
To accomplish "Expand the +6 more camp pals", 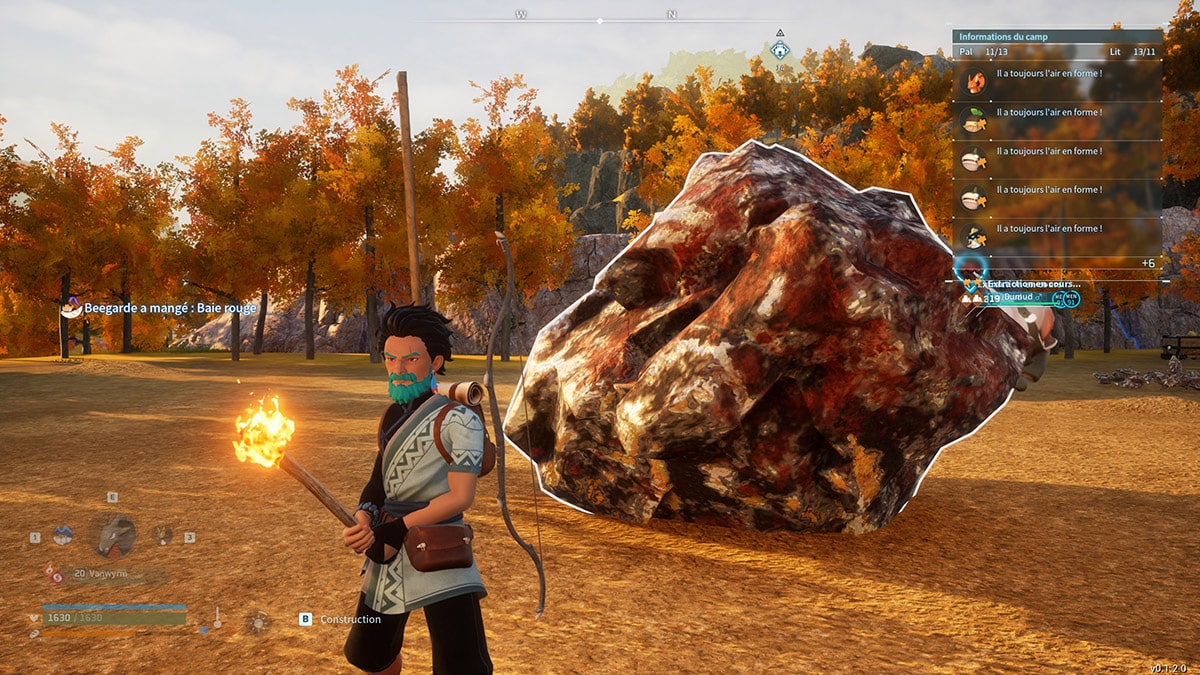I will [1148, 263].
